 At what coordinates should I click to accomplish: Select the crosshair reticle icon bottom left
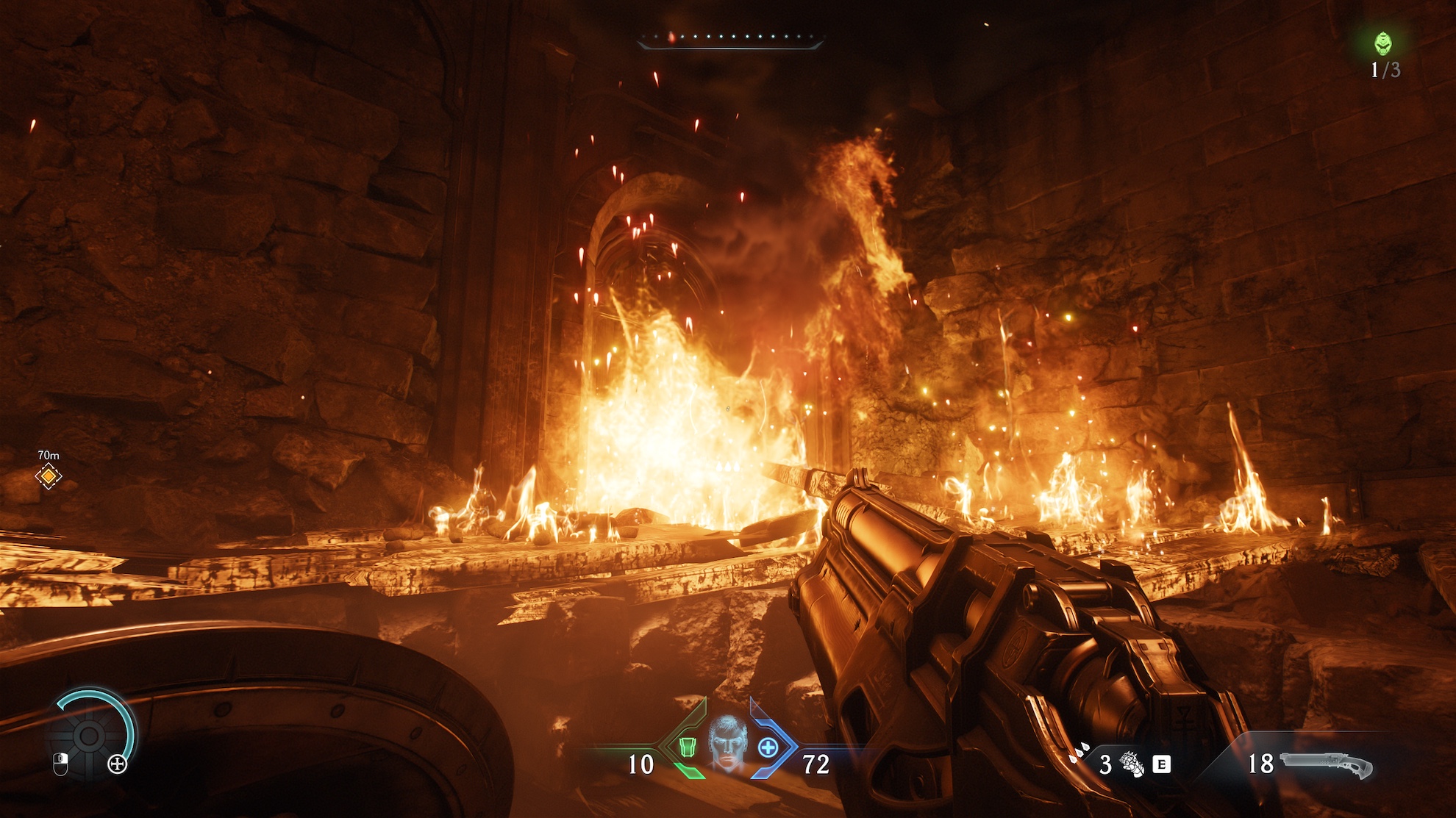pos(118,764)
